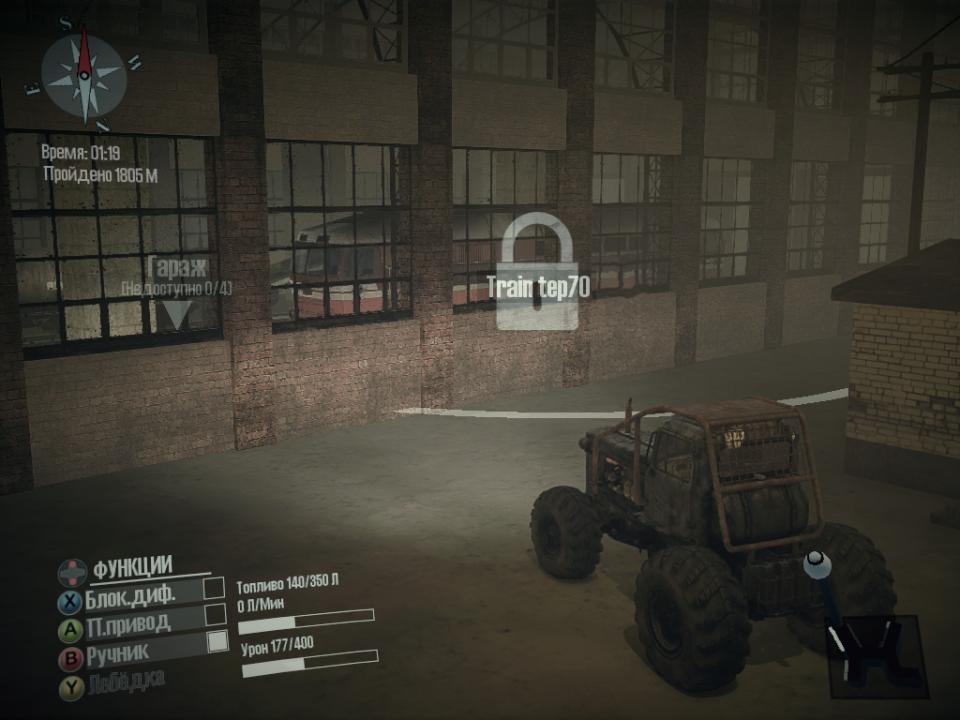
Task: Toggle the П.привод checkbox
Action: click(x=215, y=615)
